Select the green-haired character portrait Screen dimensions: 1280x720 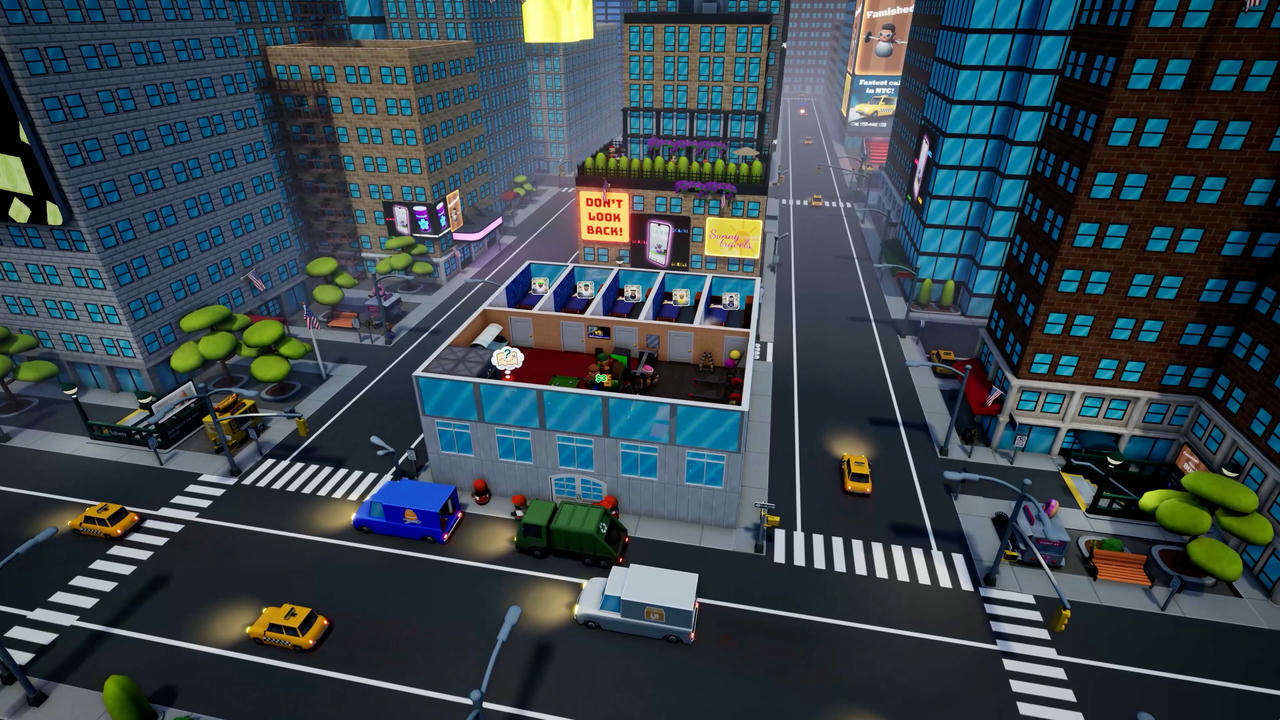[x=540, y=286]
